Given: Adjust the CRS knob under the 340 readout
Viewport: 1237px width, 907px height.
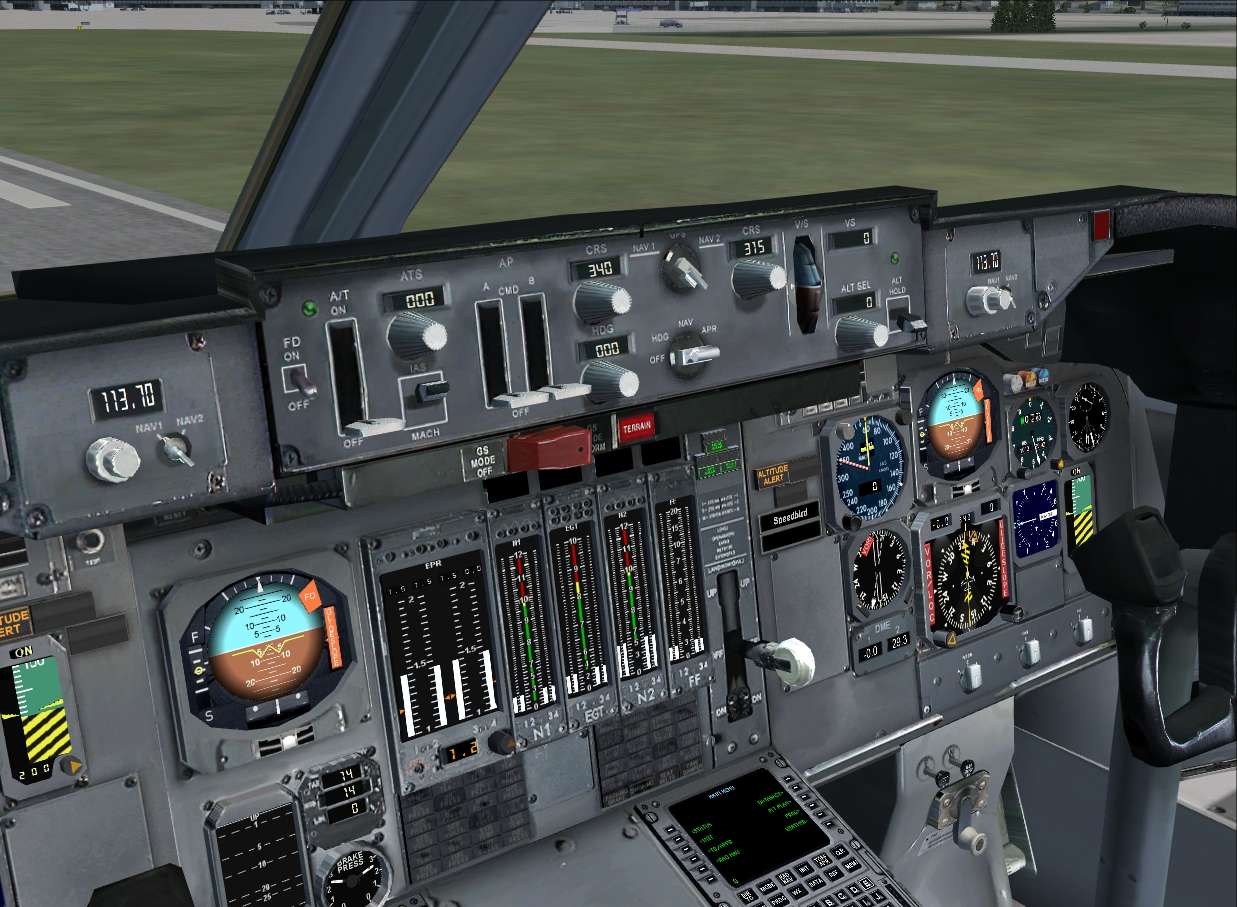Looking at the screenshot, I should coord(603,301).
